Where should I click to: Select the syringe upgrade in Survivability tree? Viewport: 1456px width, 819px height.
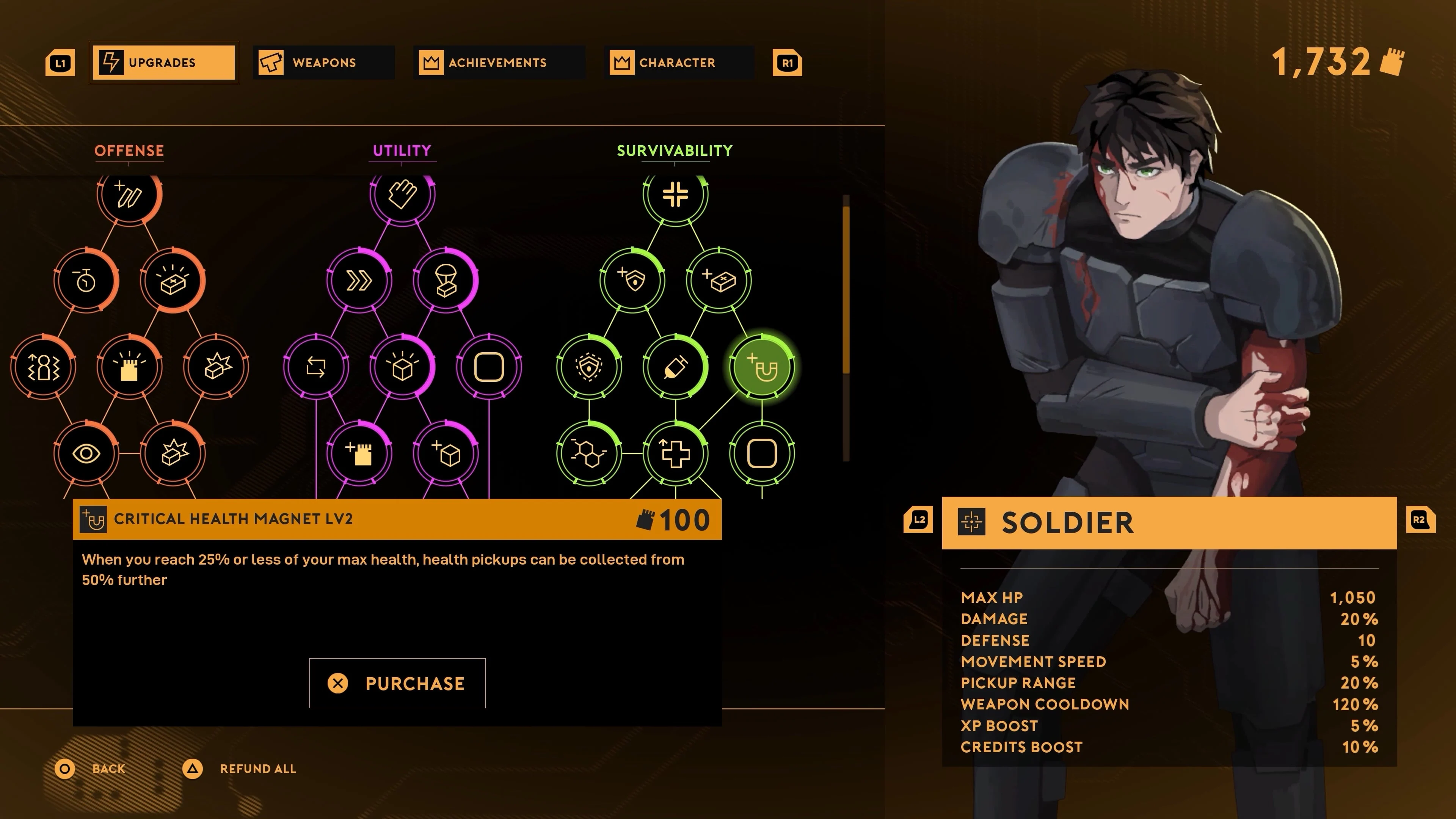pyautogui.click(x=676, y=367)
